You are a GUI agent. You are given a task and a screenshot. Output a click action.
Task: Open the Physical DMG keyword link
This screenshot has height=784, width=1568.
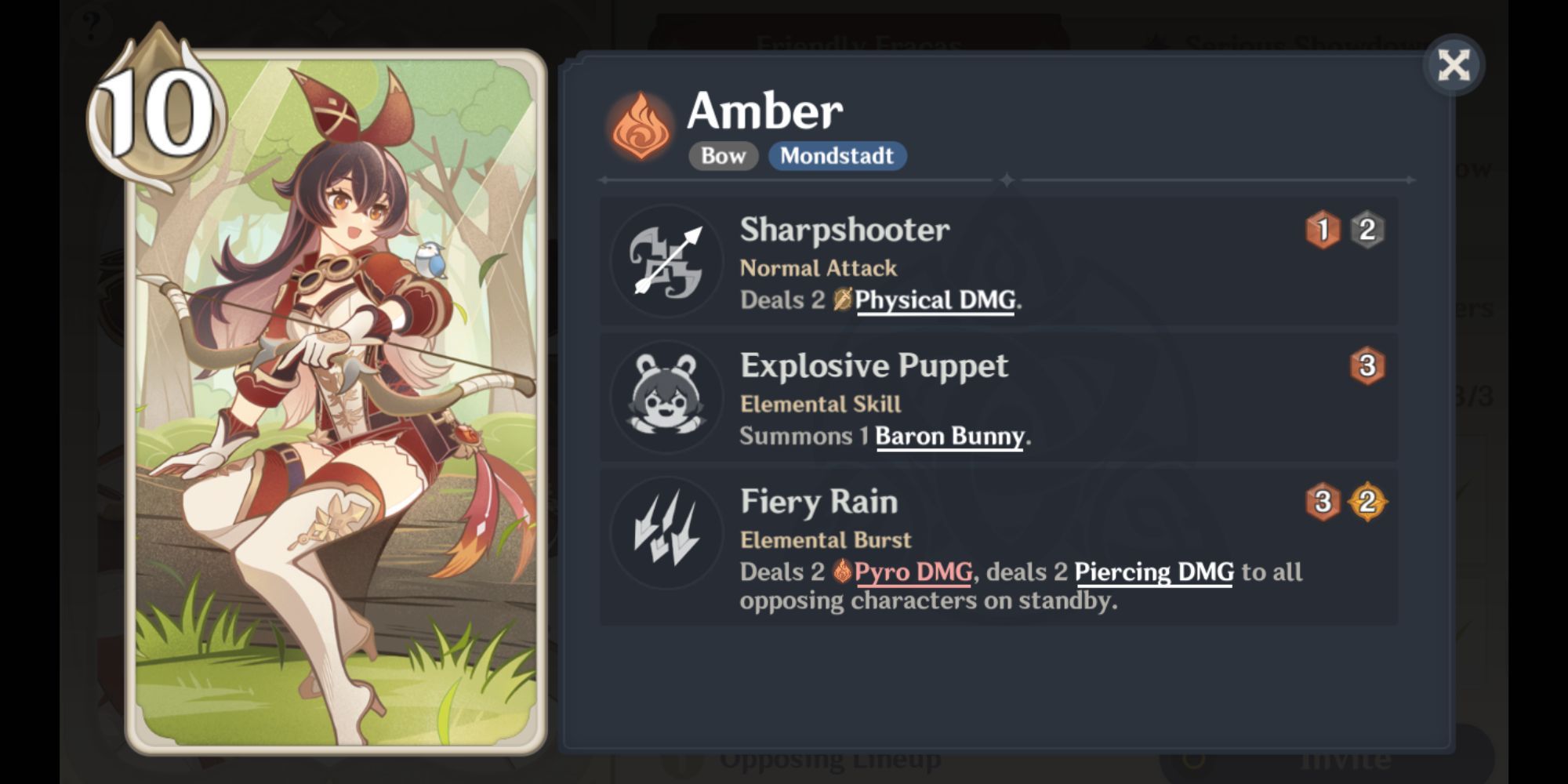(935, 300)
